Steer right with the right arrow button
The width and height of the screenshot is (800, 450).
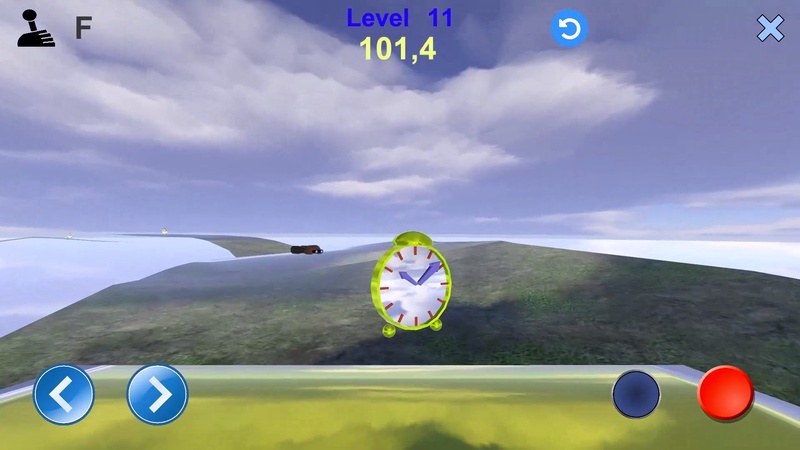pyautogui.click(x=158, y=394)
